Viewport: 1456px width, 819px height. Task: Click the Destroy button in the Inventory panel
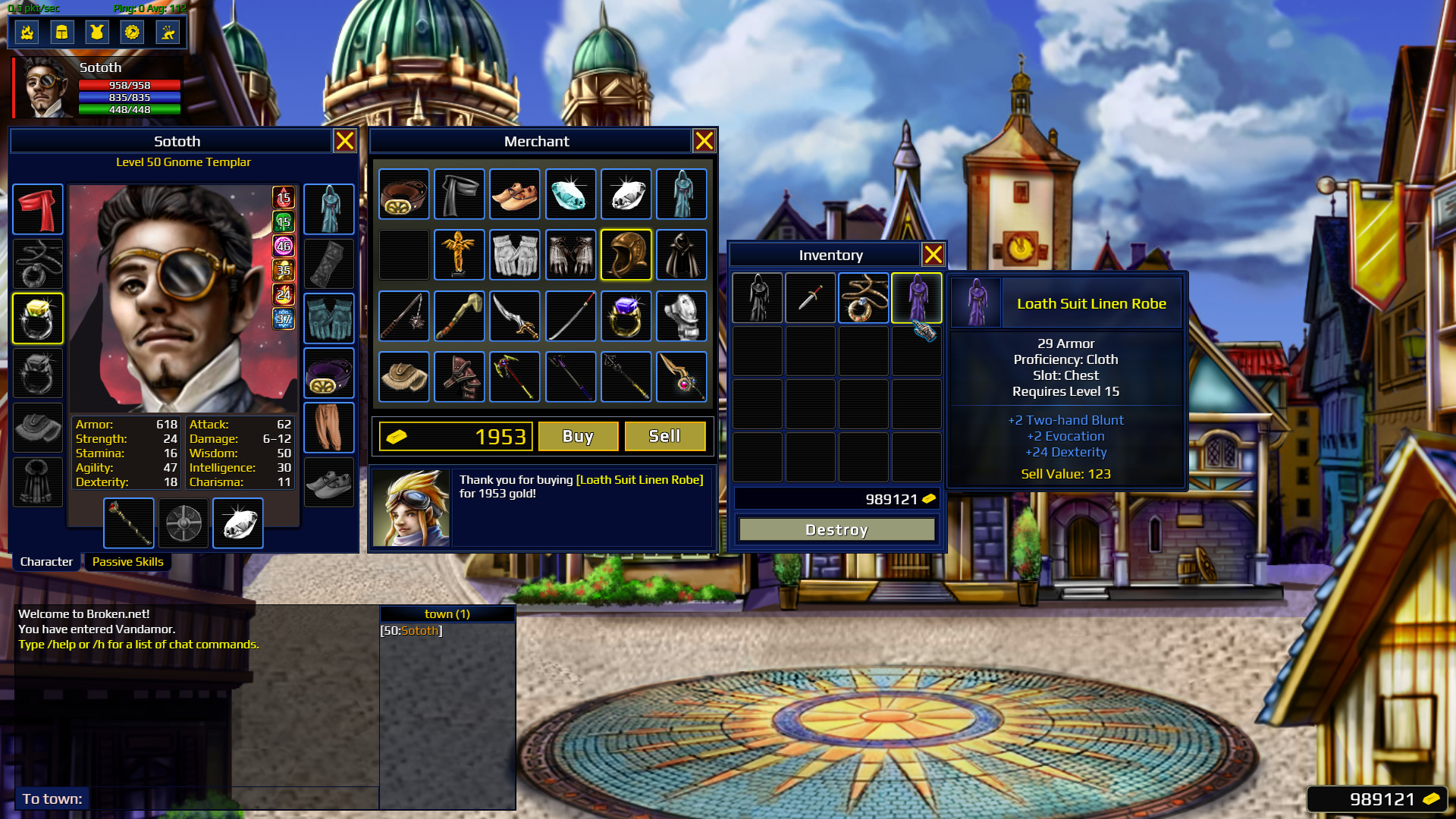tap(837, 529)
